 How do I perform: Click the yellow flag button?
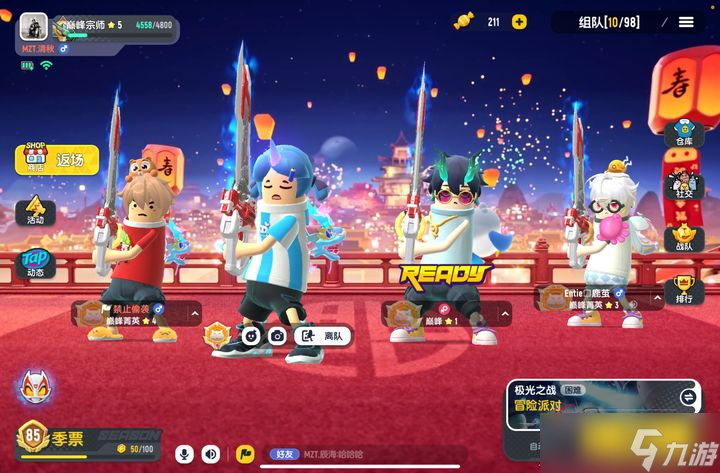(x=244, y=454)
